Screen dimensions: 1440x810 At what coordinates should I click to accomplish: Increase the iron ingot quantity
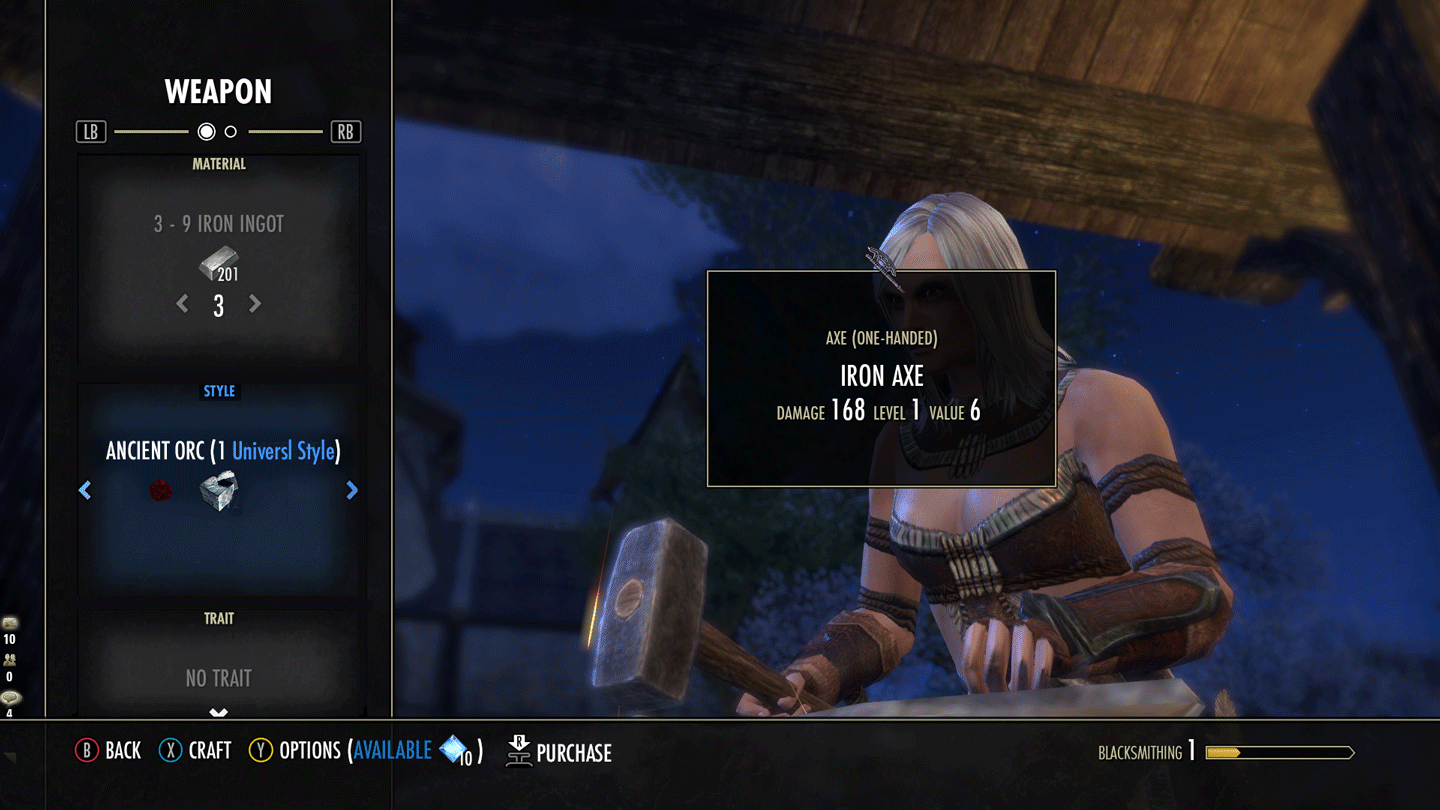255,304
